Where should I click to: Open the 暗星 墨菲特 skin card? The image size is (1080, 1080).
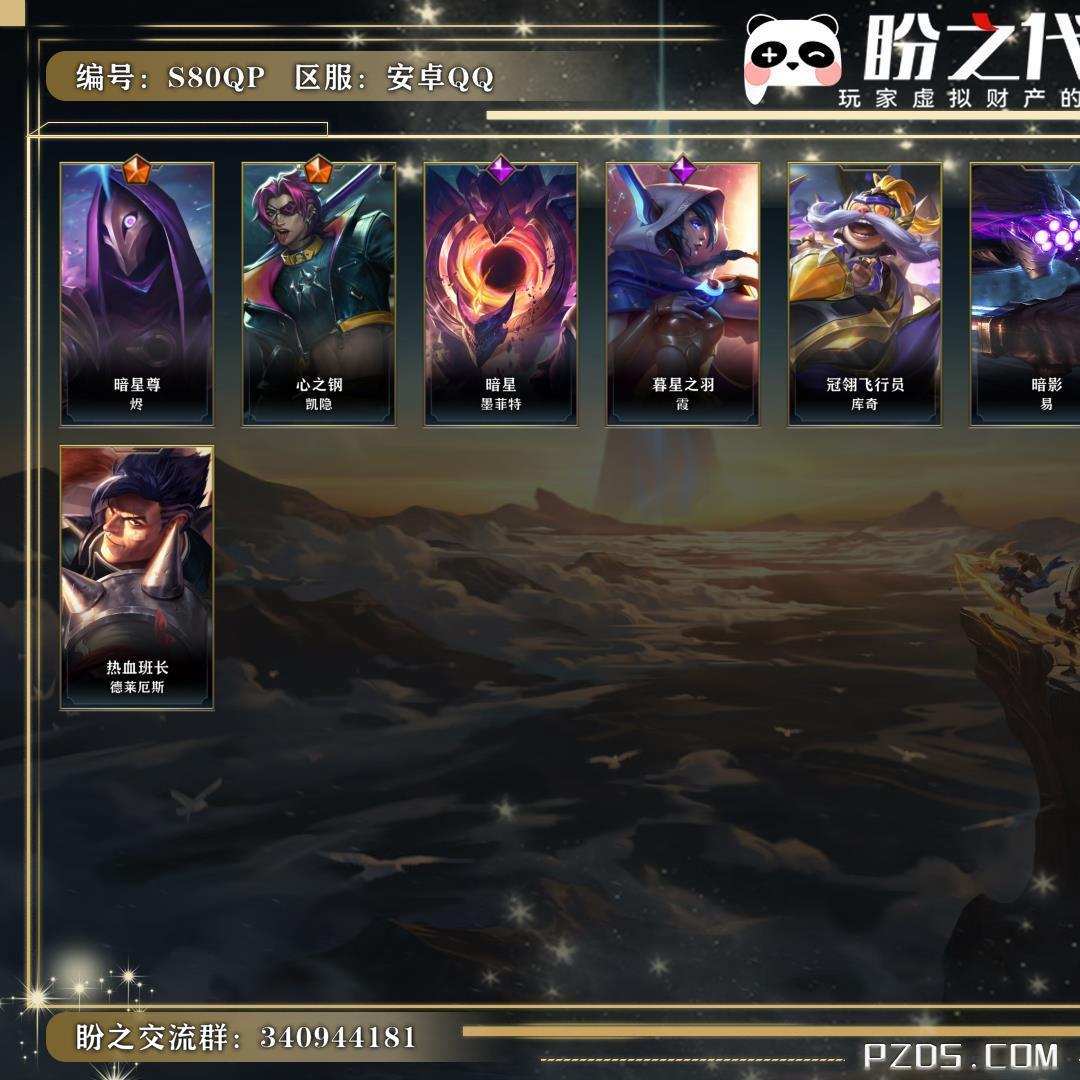[x=501, y=294]
